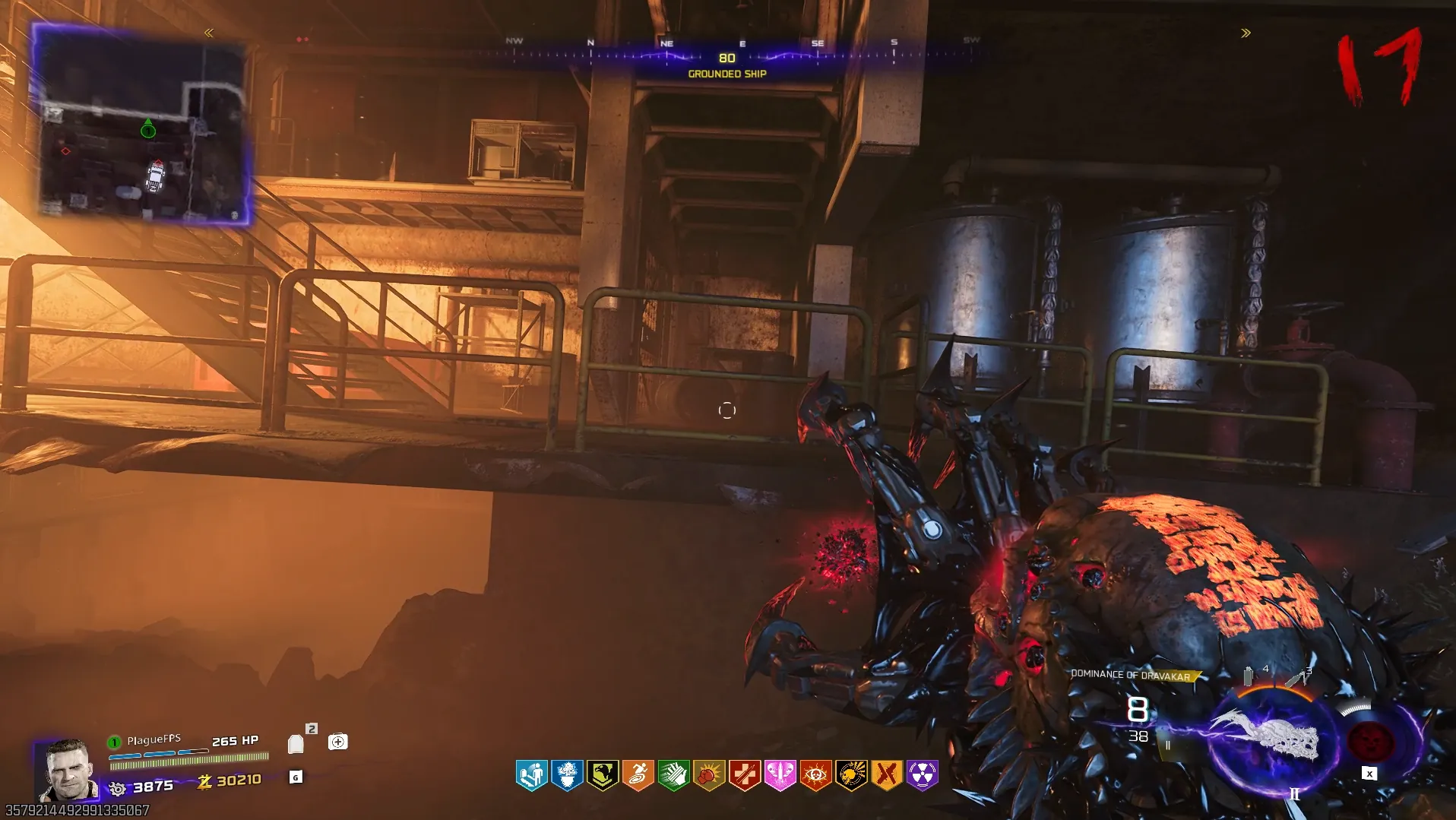Viewport: 1456px width, 820px height.
Task: Select the tactical canister equipment icon
Action: tap(1249, 676)
